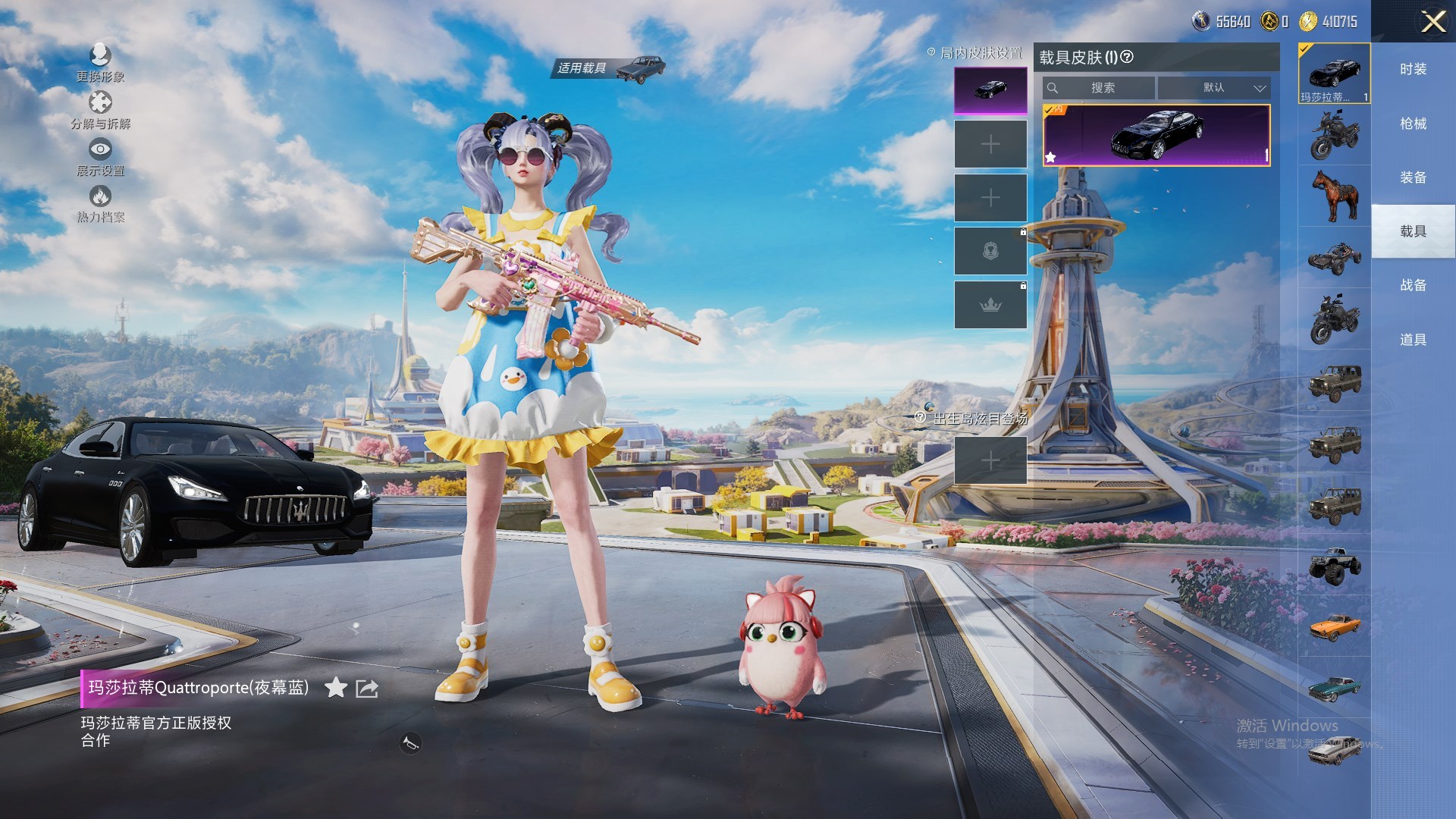Switch to the 时装 outfit tab
1456x819 pixels.
(x=1413, y=69)
